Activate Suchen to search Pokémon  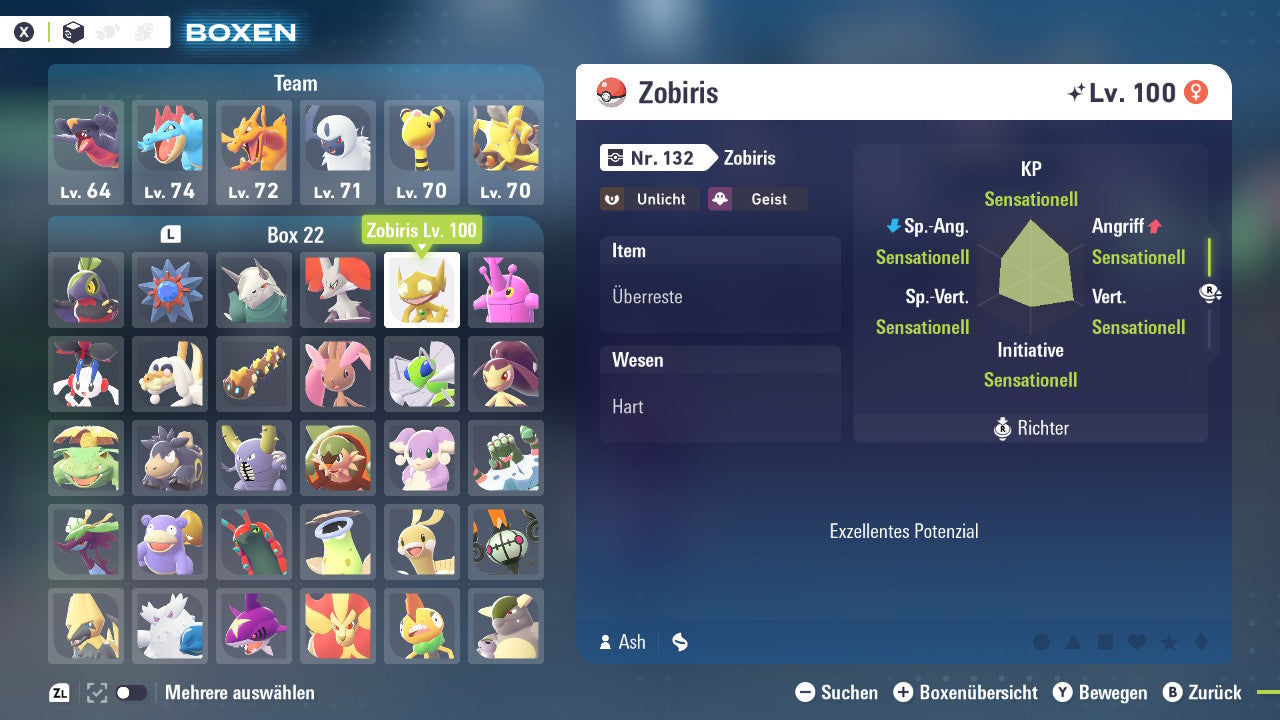(805, 692)
